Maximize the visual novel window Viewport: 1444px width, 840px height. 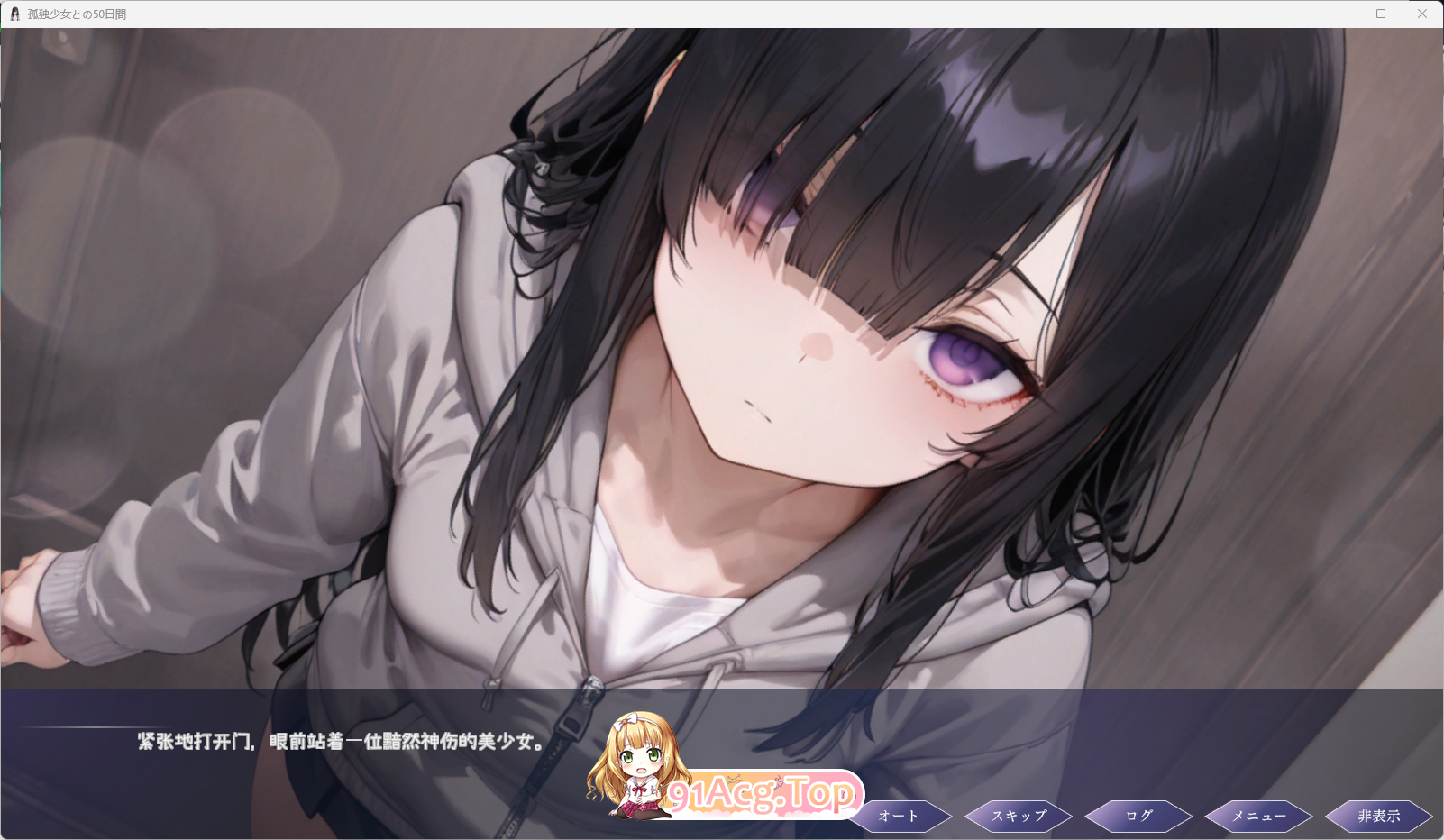pyautogui.click(x=1381, y=14)
